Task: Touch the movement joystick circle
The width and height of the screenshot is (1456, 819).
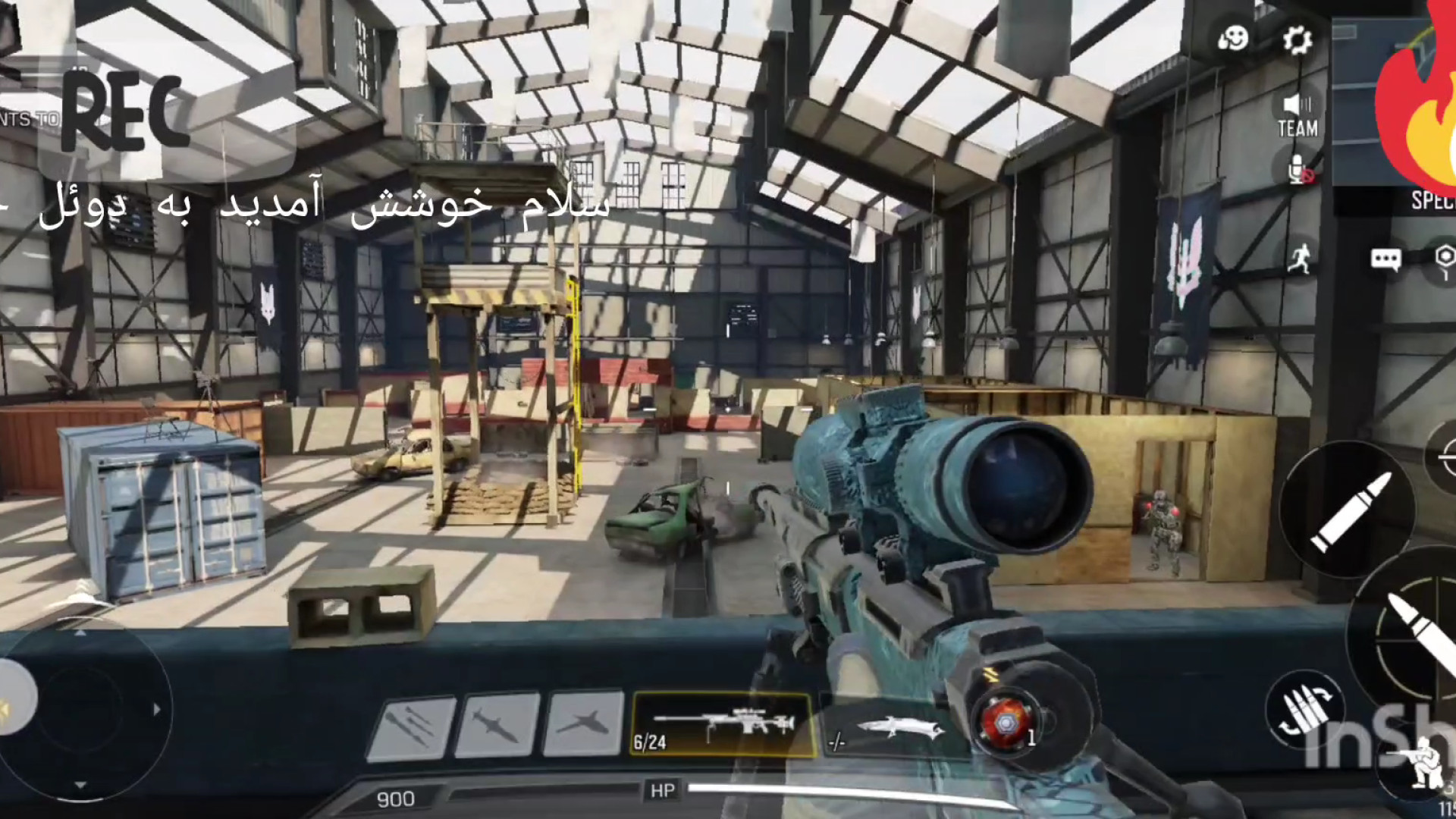Action: 82,708
